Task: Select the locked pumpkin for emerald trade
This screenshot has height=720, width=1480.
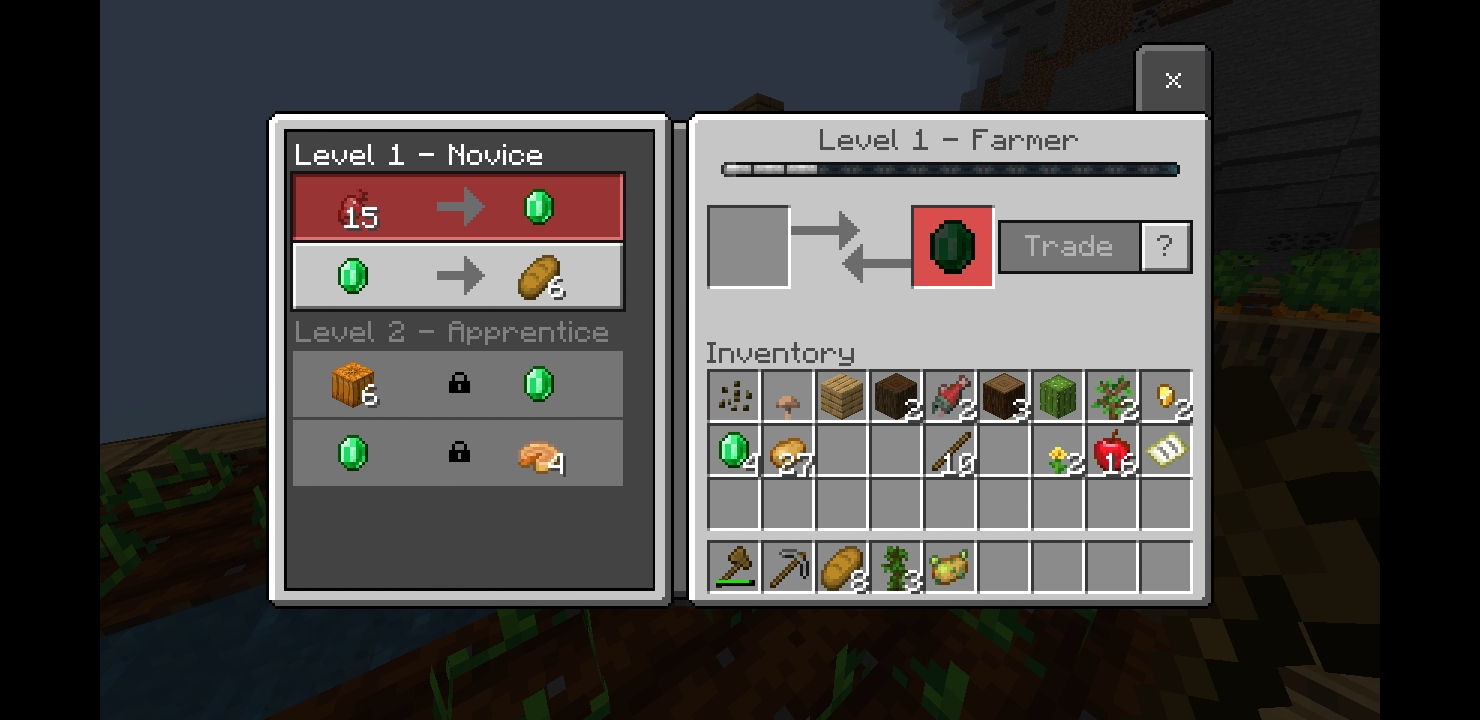Action: (458, 384)
